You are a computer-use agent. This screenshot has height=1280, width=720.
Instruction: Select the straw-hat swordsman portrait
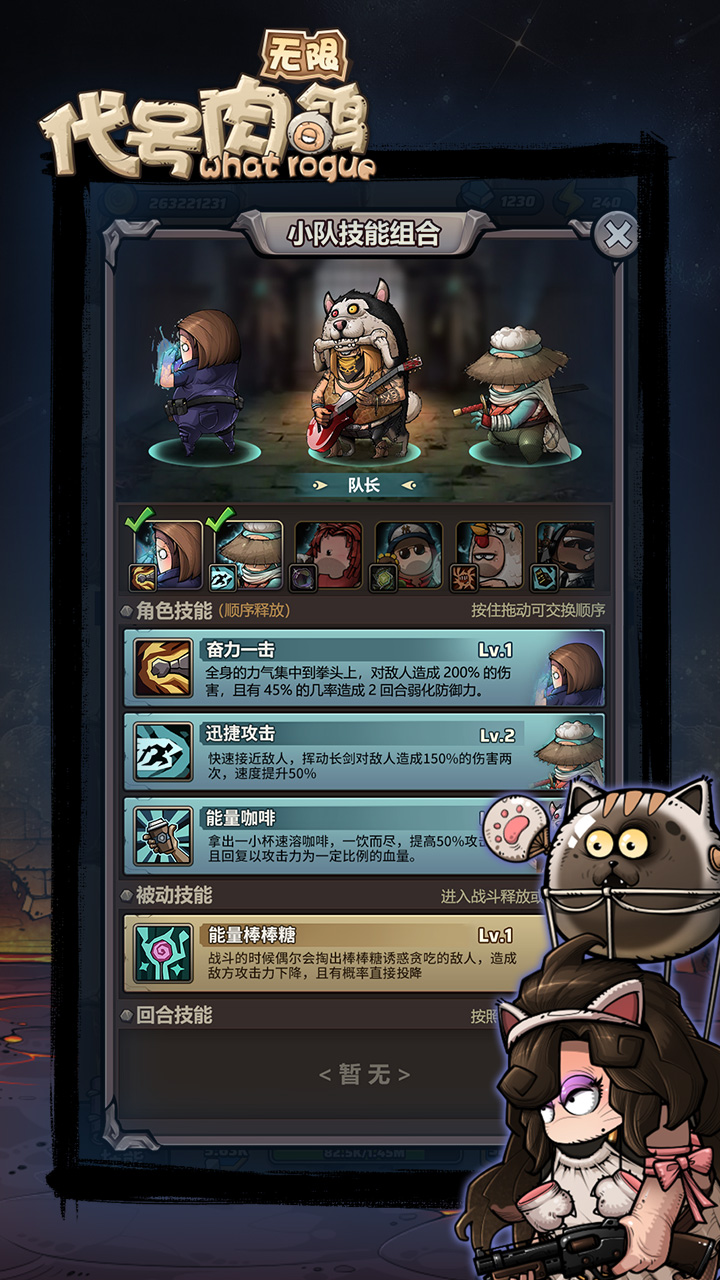(x=247, y=555)
